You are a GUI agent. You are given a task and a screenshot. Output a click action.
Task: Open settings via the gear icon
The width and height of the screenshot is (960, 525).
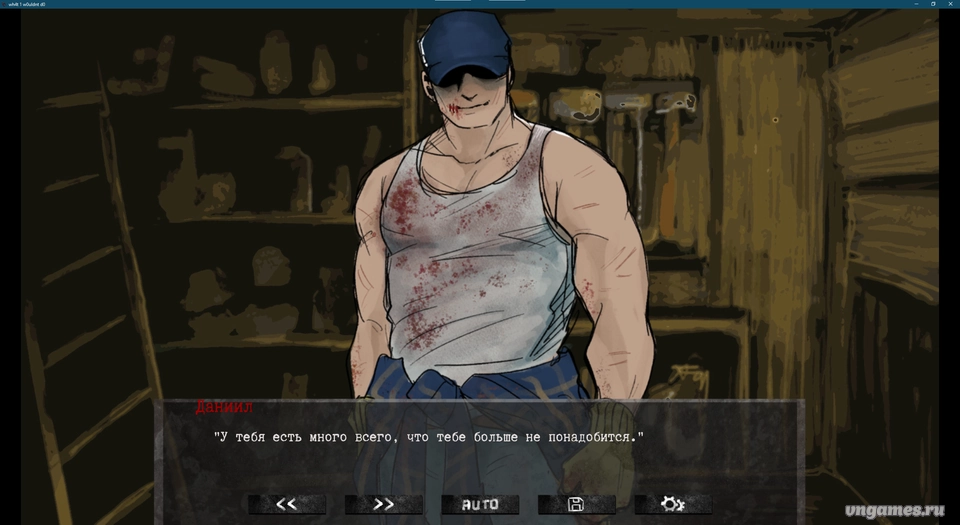[673, 504]
